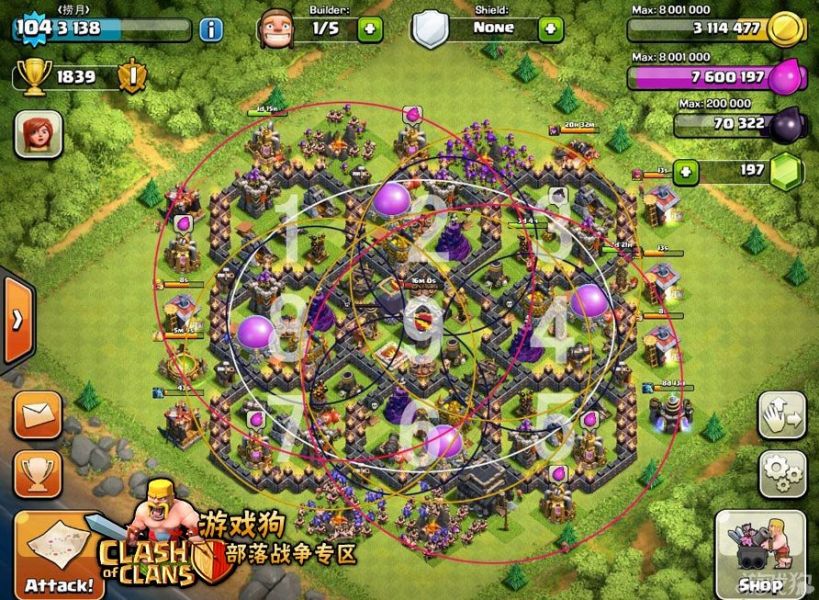Screen dimensions: 819x600
Task: Open the envelope messages inbox
Action: point(38,414)
